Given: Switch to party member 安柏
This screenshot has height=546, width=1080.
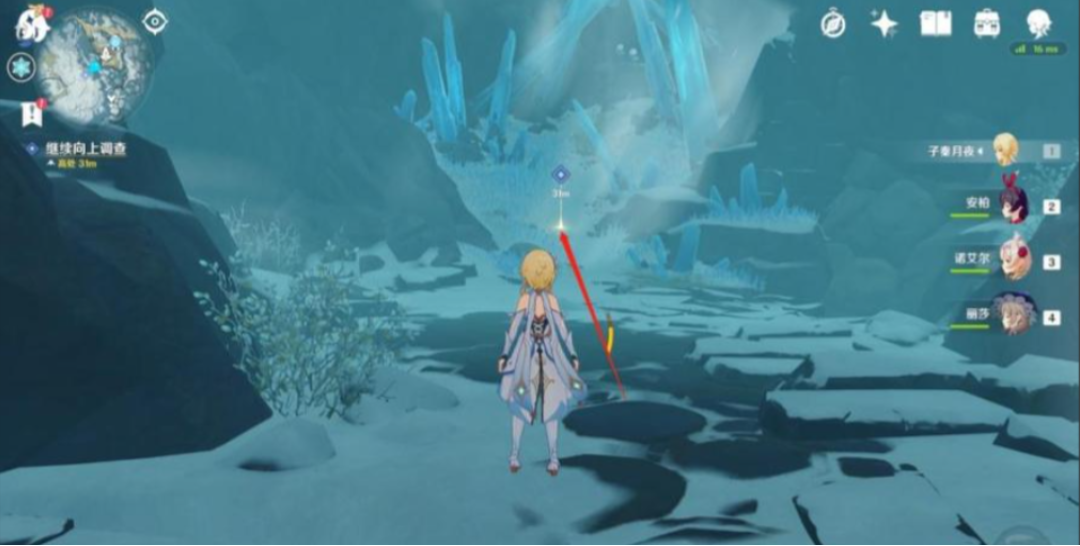Looking at the screenshot, I should click(1014, 205).
